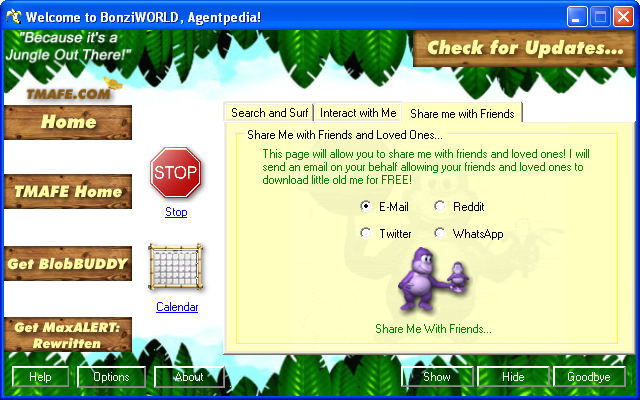The height and width of the screenshot is (400, 640).
Task: Open the Home wooden sign button
Action: (68, 123)
